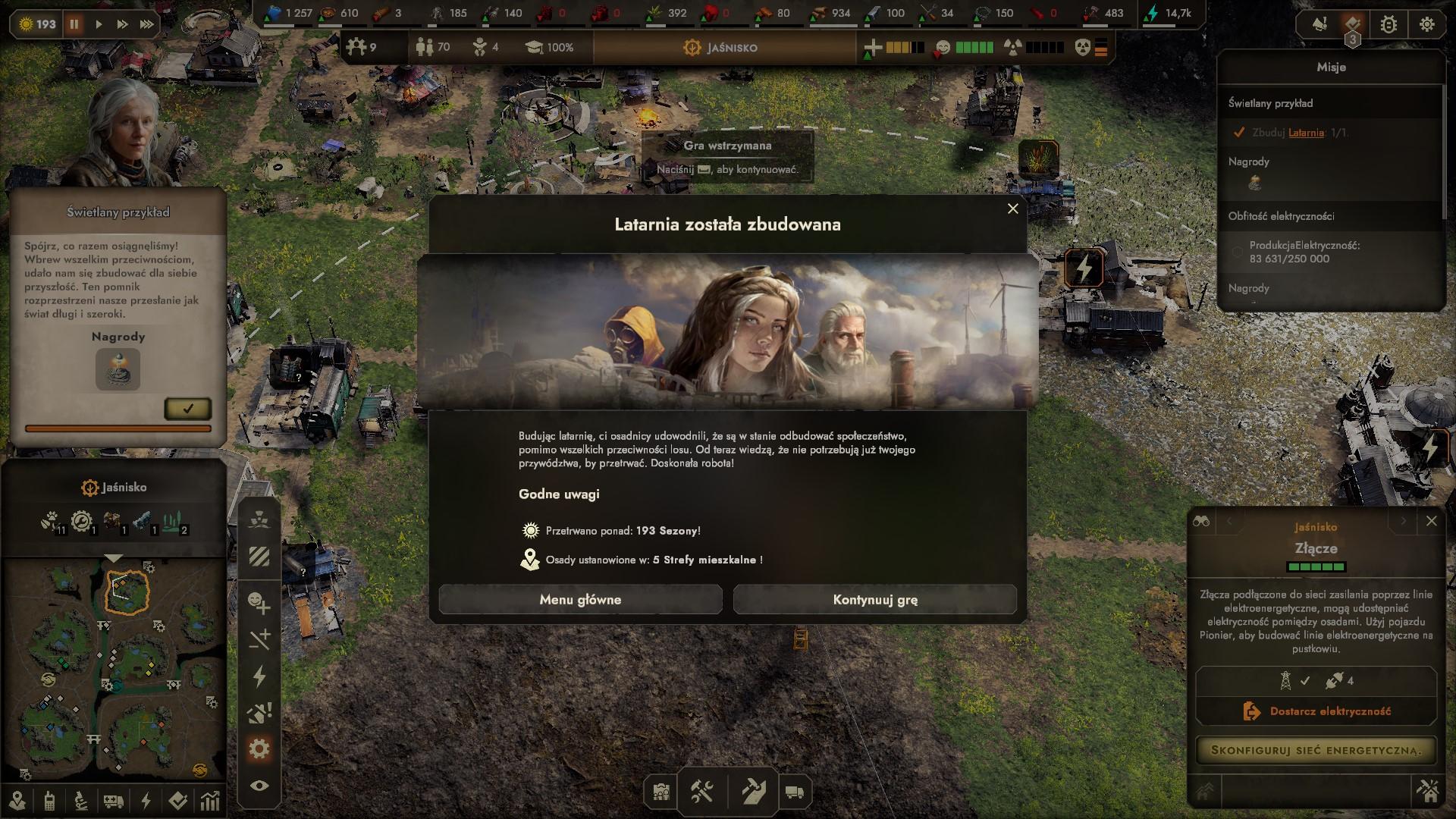
Task: Open the notification bell icon
Action: (1320, 24)
